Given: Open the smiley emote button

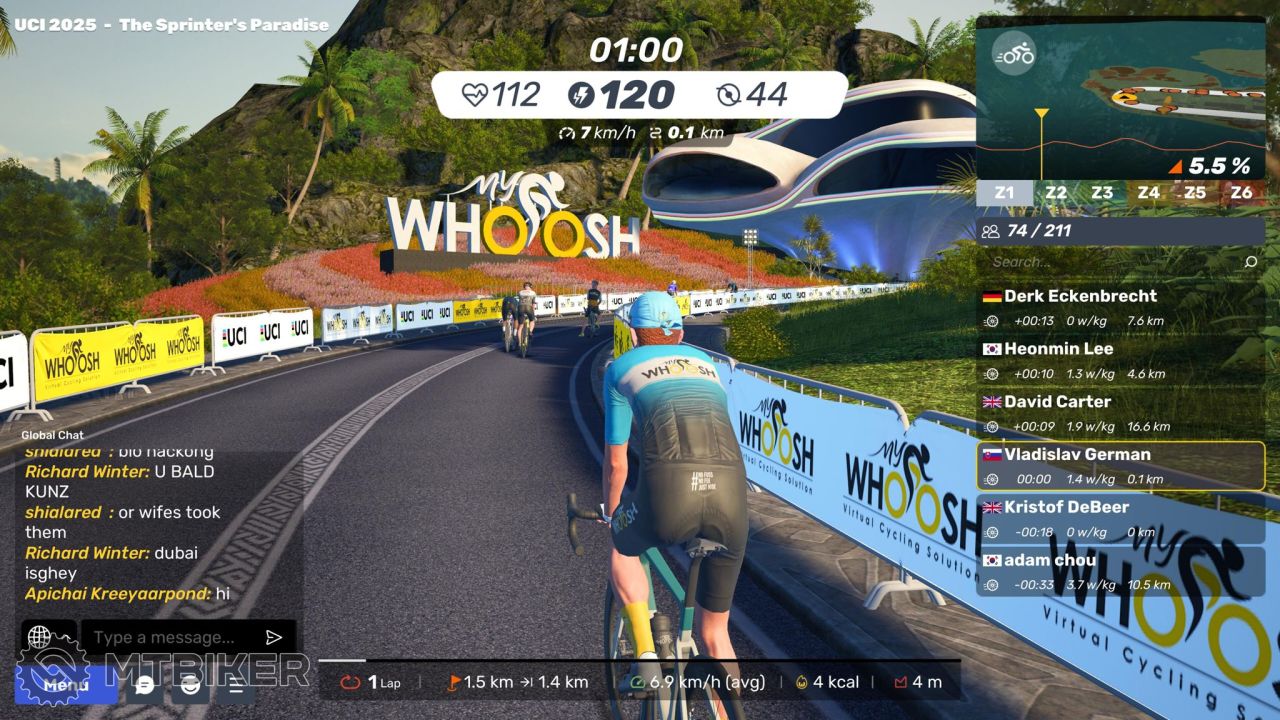Looking at the screenshot, I should coord(190,686).
